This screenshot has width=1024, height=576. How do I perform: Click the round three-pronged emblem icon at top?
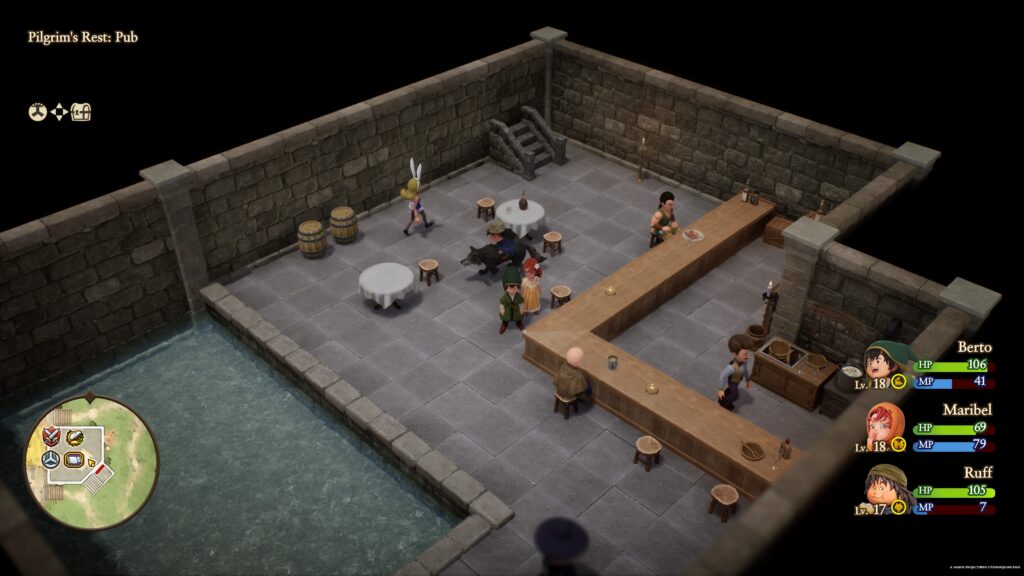coord(36,113)
